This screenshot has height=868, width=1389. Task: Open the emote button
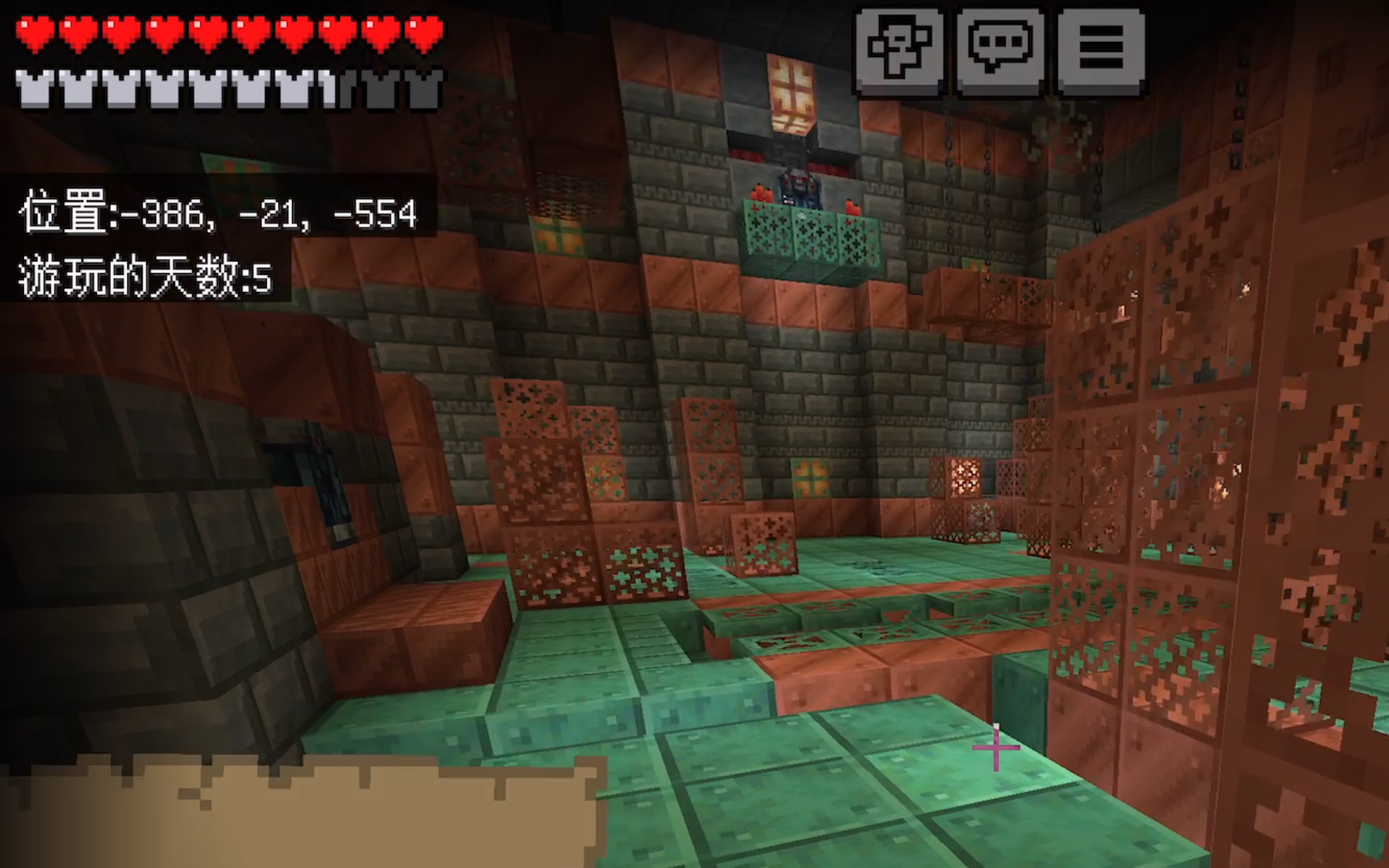point(900,51)
